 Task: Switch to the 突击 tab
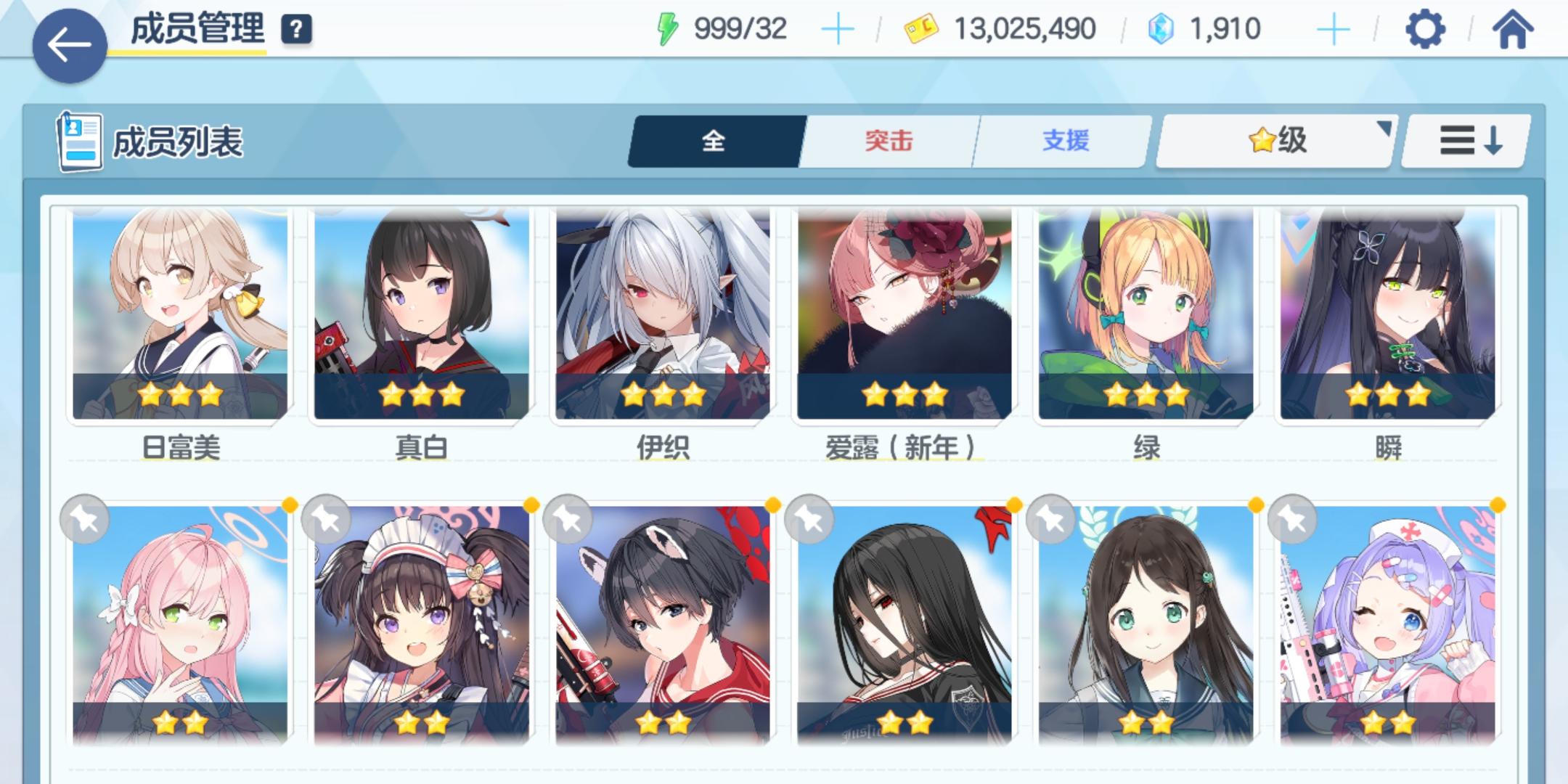(x=889, y=140)
